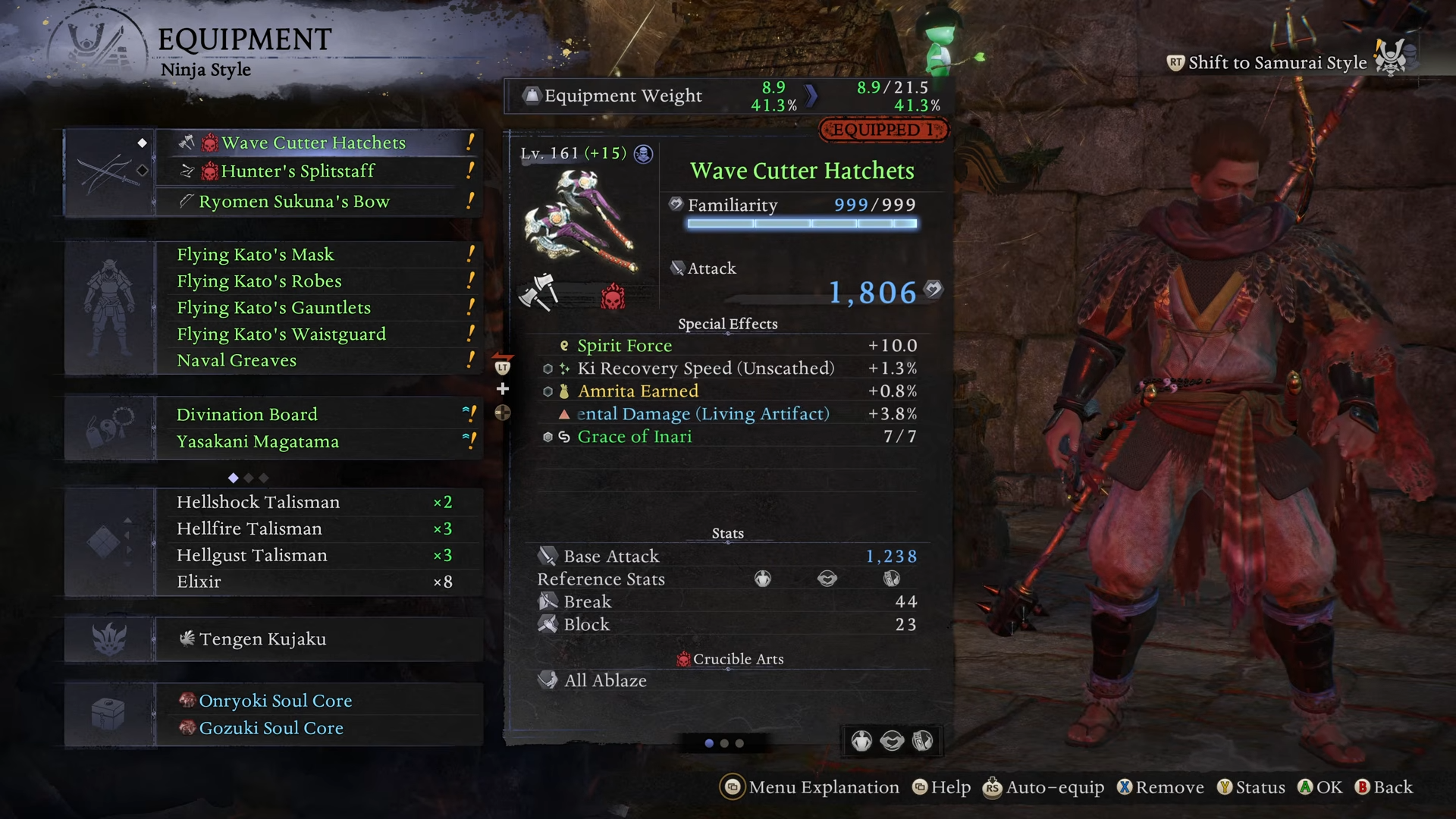Select the Hellshock Talisman shortcut

click(x=259, y=502)
